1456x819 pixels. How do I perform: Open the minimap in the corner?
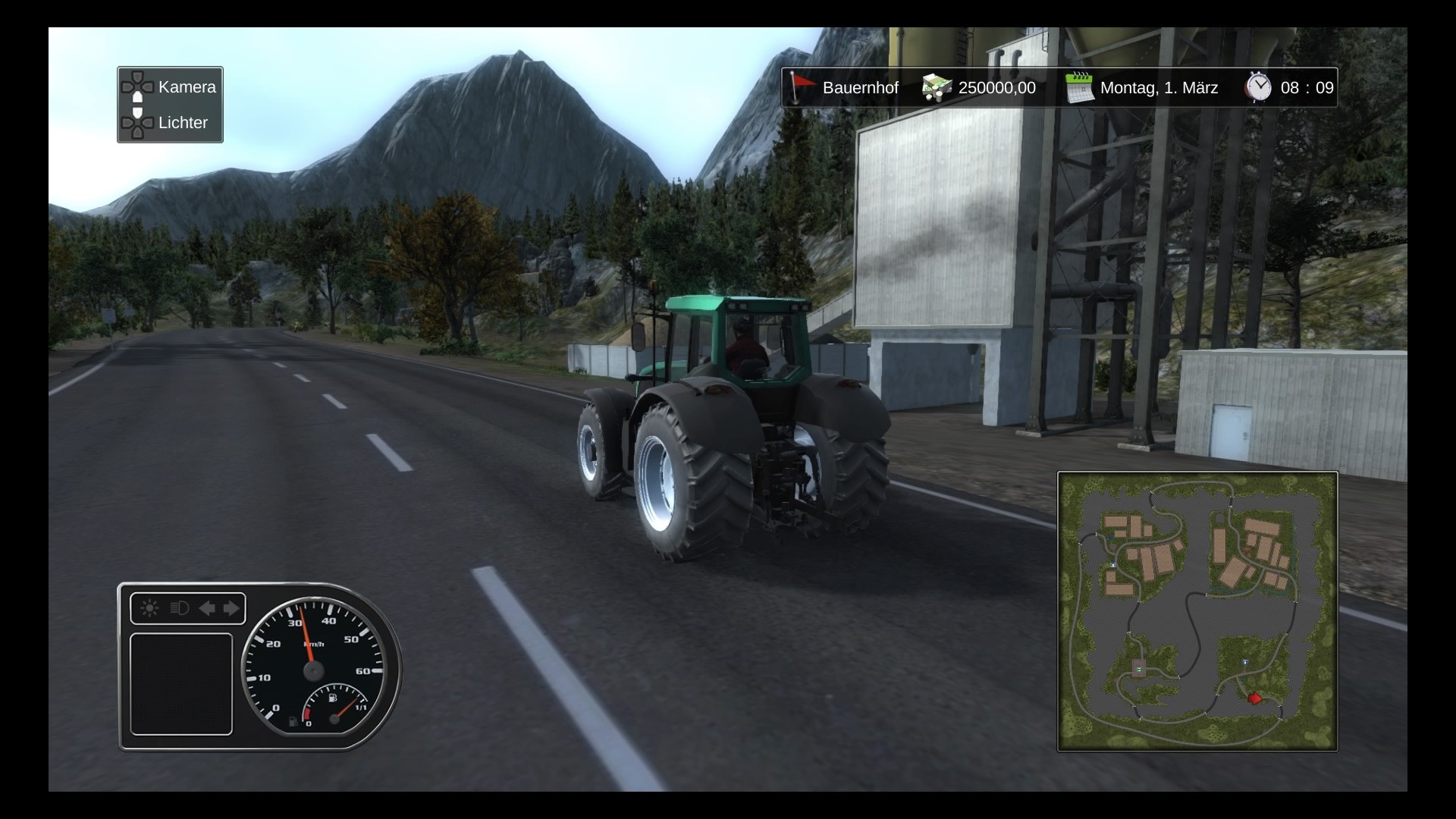pyautogui.click(x=1197, y=611)
